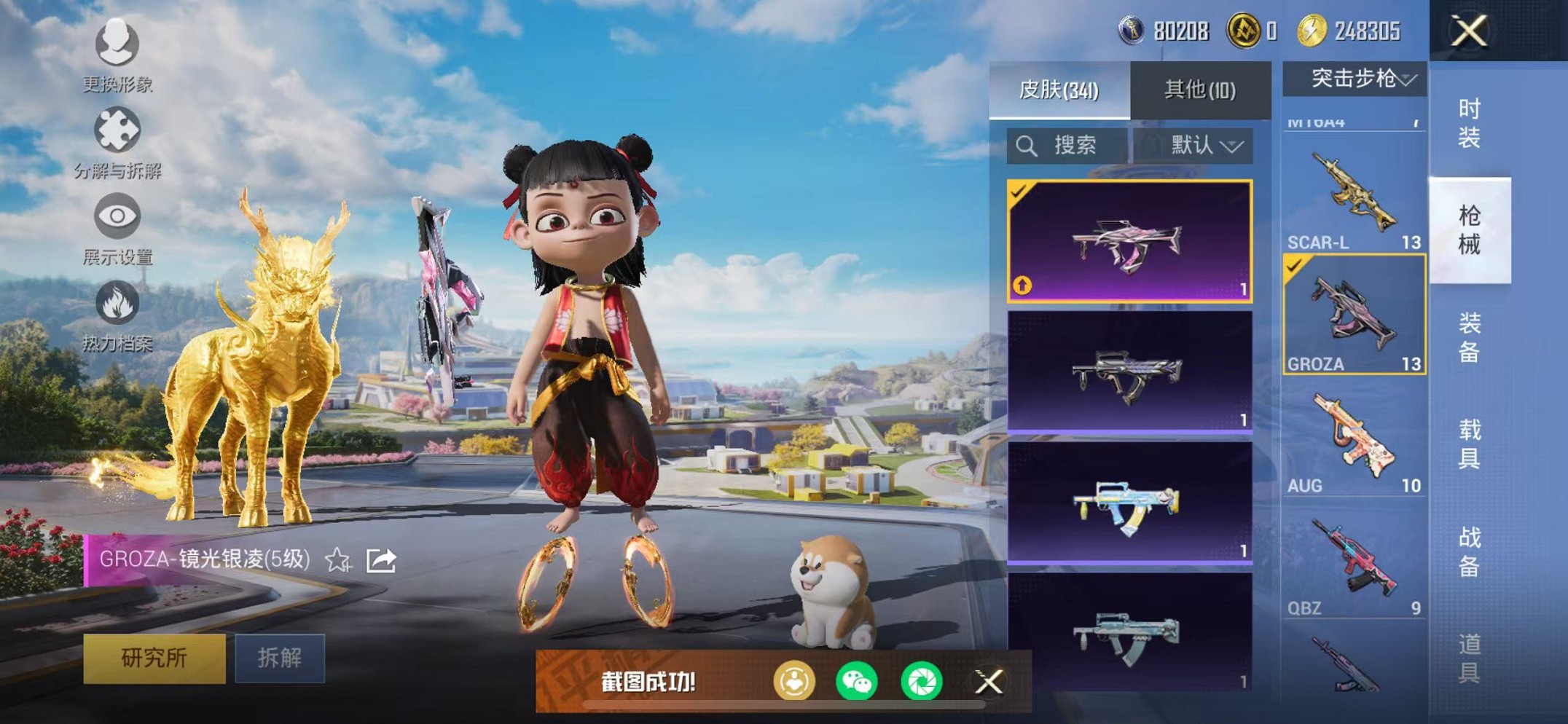Favorite the GROZA skin with the star

[x=338, y=560]
